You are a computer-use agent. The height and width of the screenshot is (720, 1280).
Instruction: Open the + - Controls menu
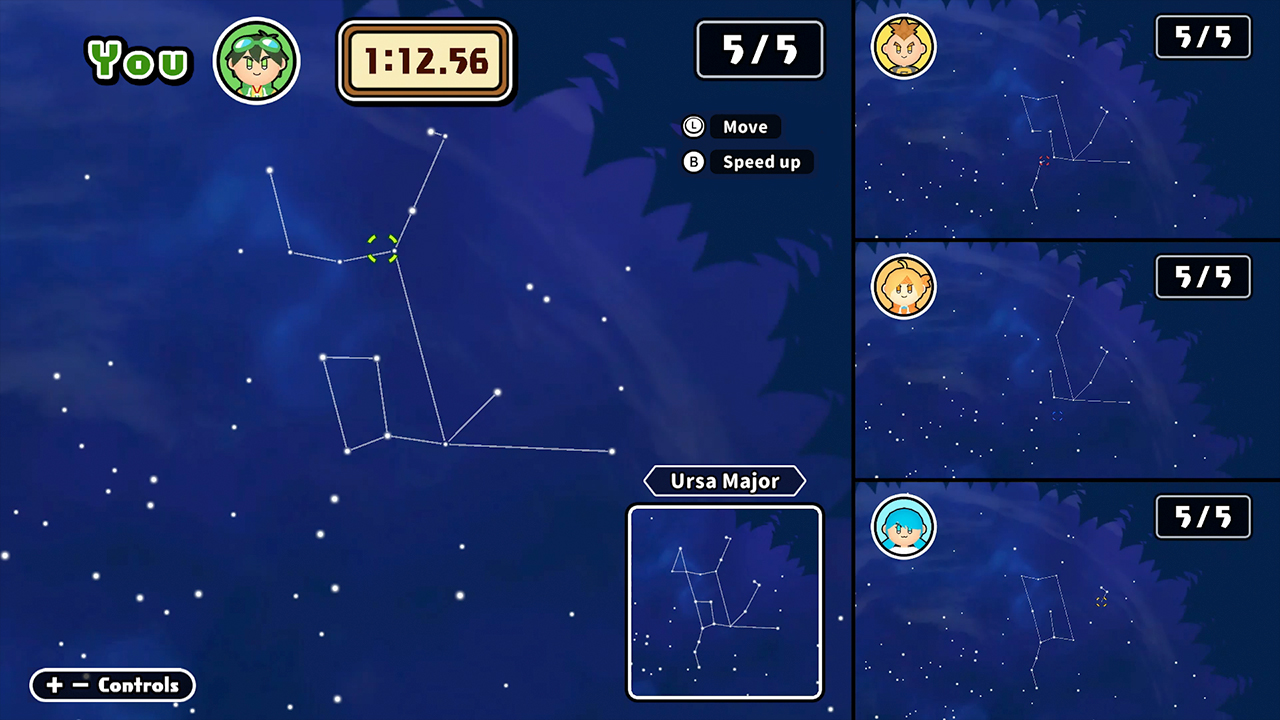[x=112, y=685]
